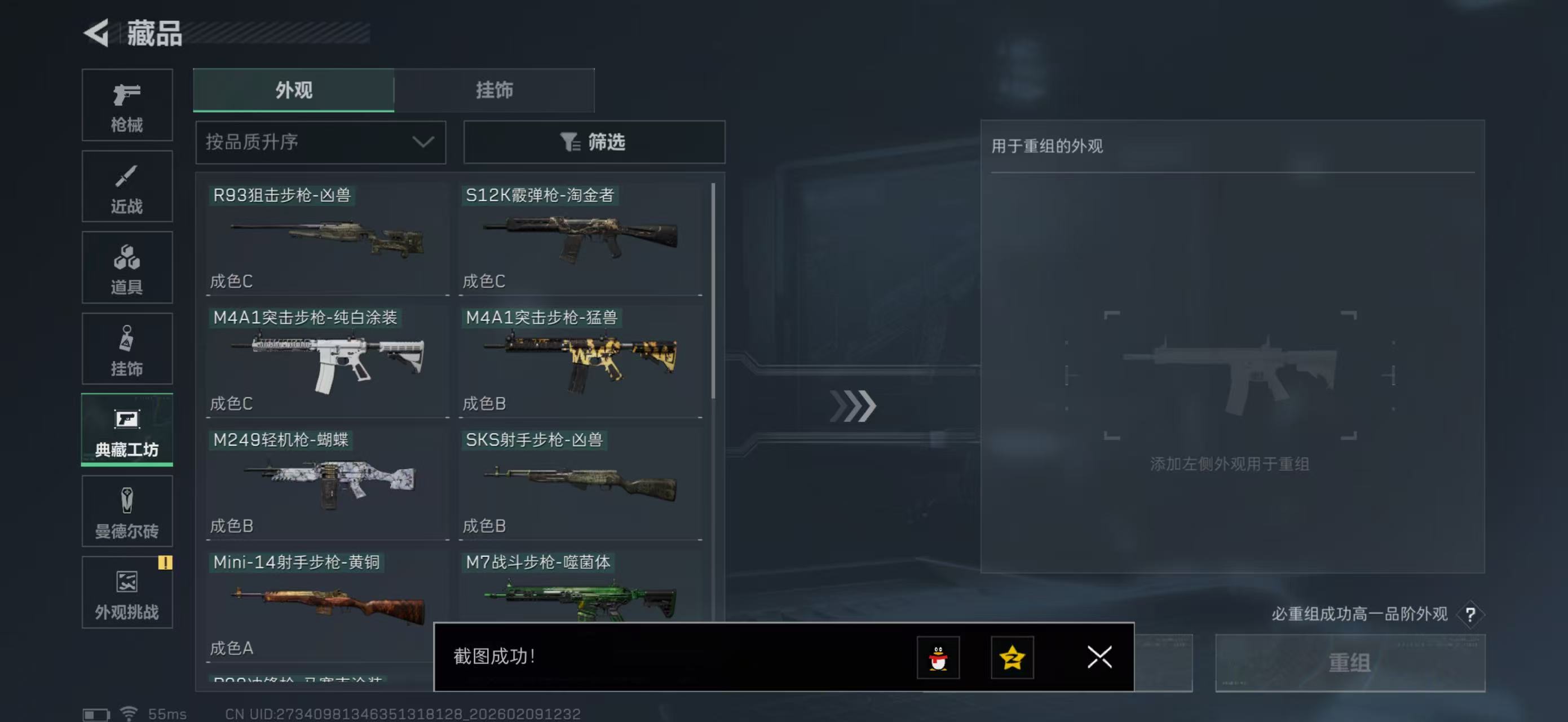1568x722 pixels.
Task: Select the 外观 tab
Action: (x=294, y=90)
